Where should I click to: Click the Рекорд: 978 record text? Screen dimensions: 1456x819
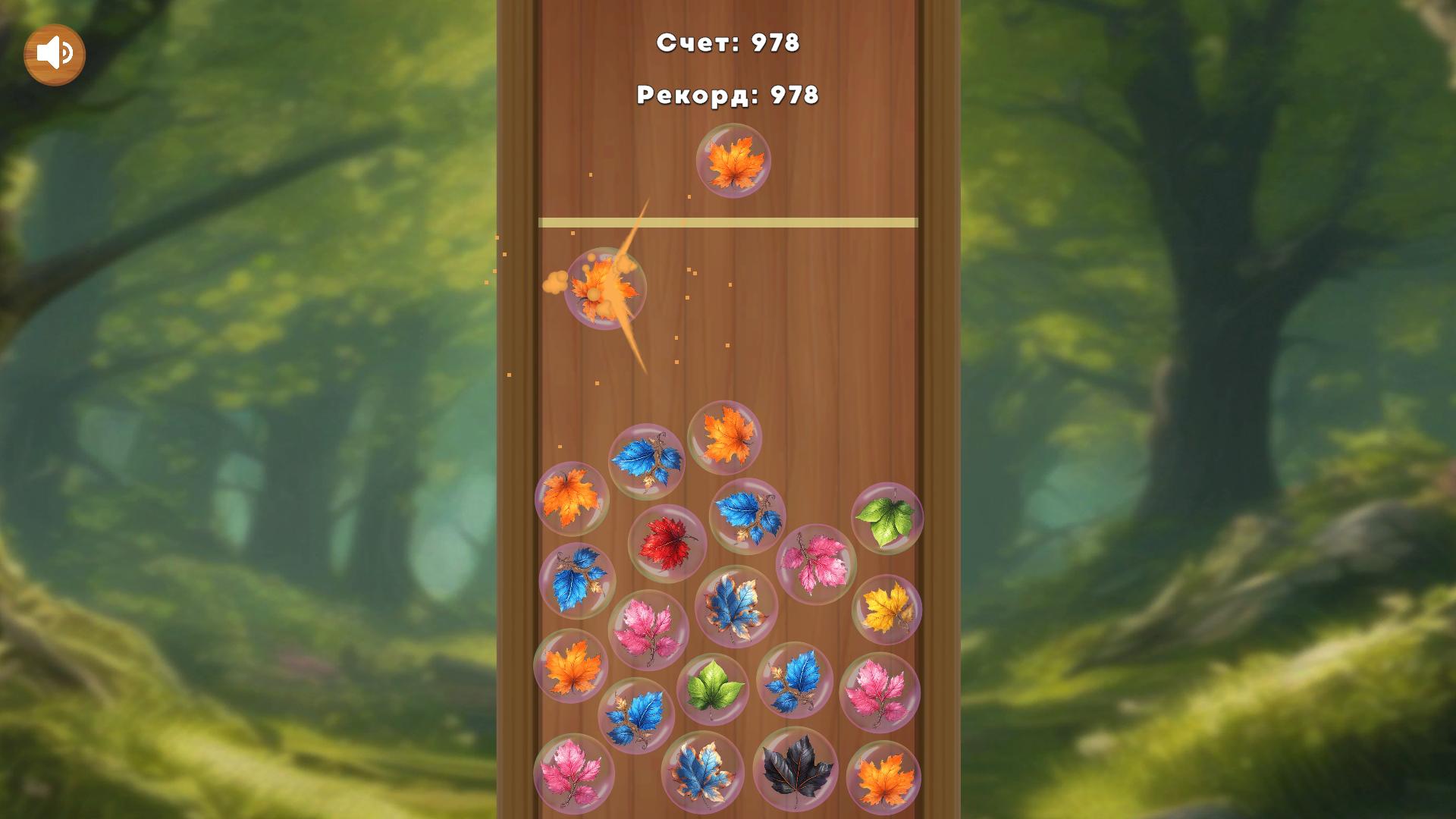726,95
